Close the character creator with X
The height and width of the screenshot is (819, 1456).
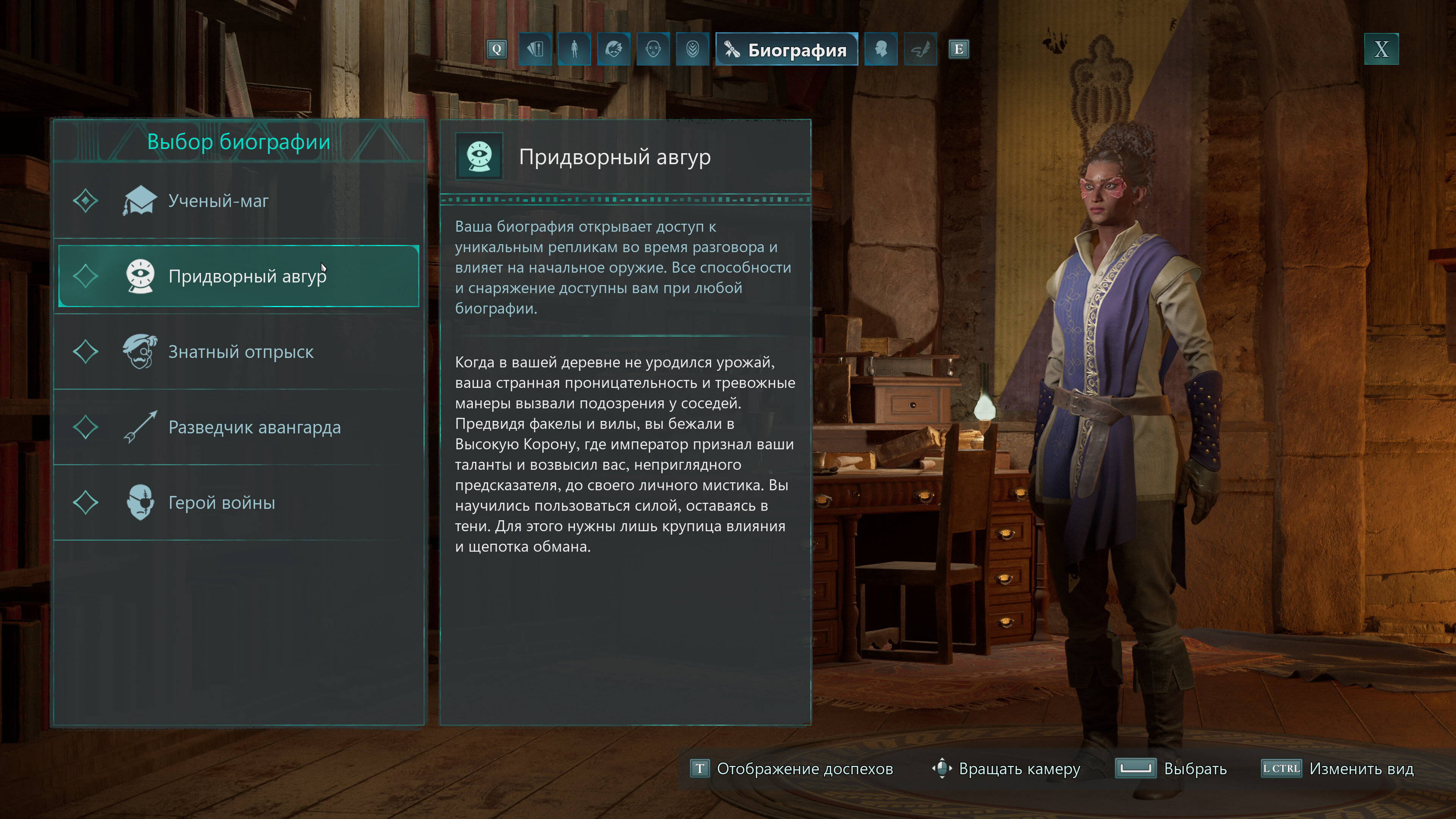tap(1381, 49)
